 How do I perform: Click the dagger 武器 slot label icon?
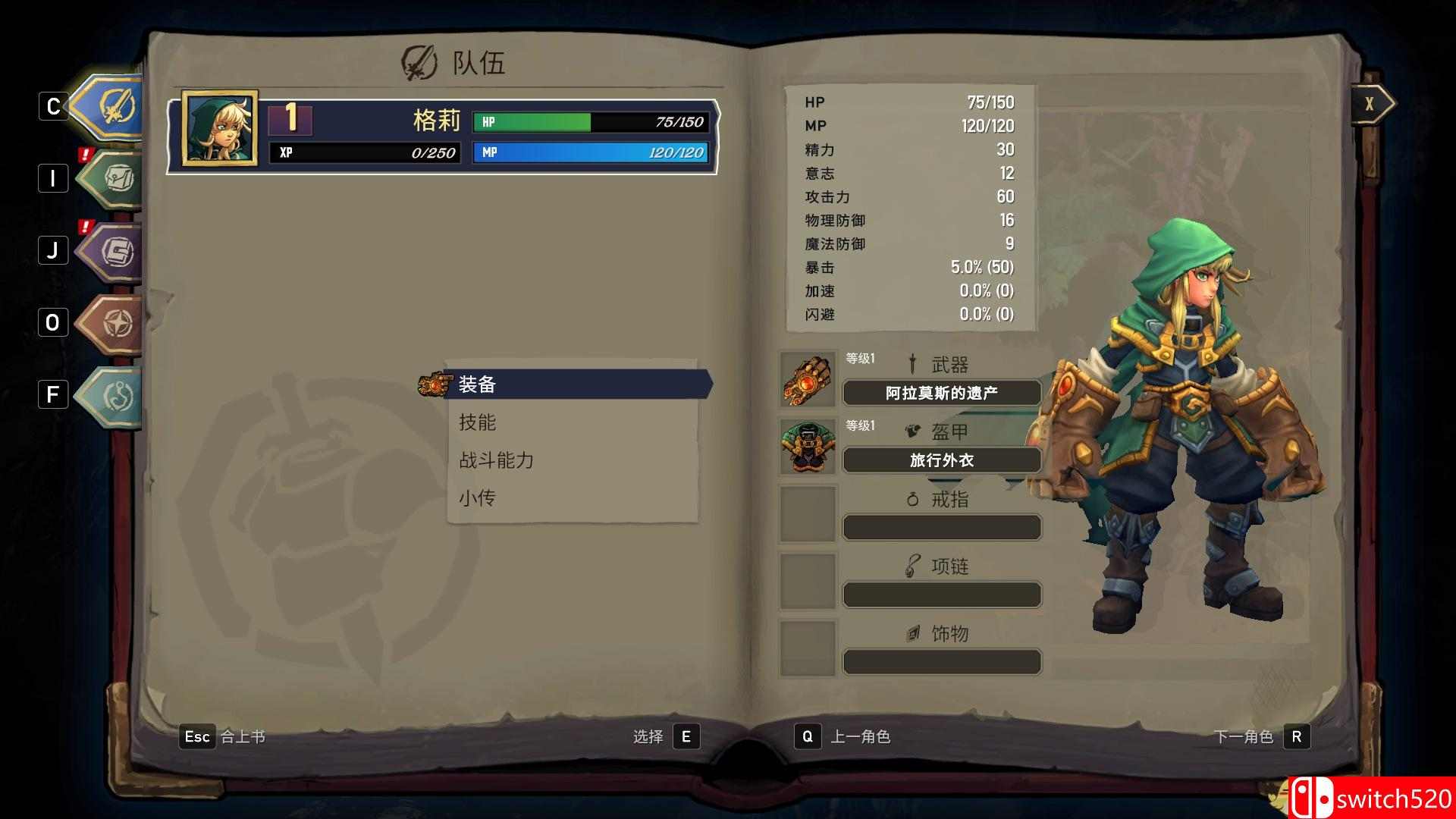coord(912,363)
